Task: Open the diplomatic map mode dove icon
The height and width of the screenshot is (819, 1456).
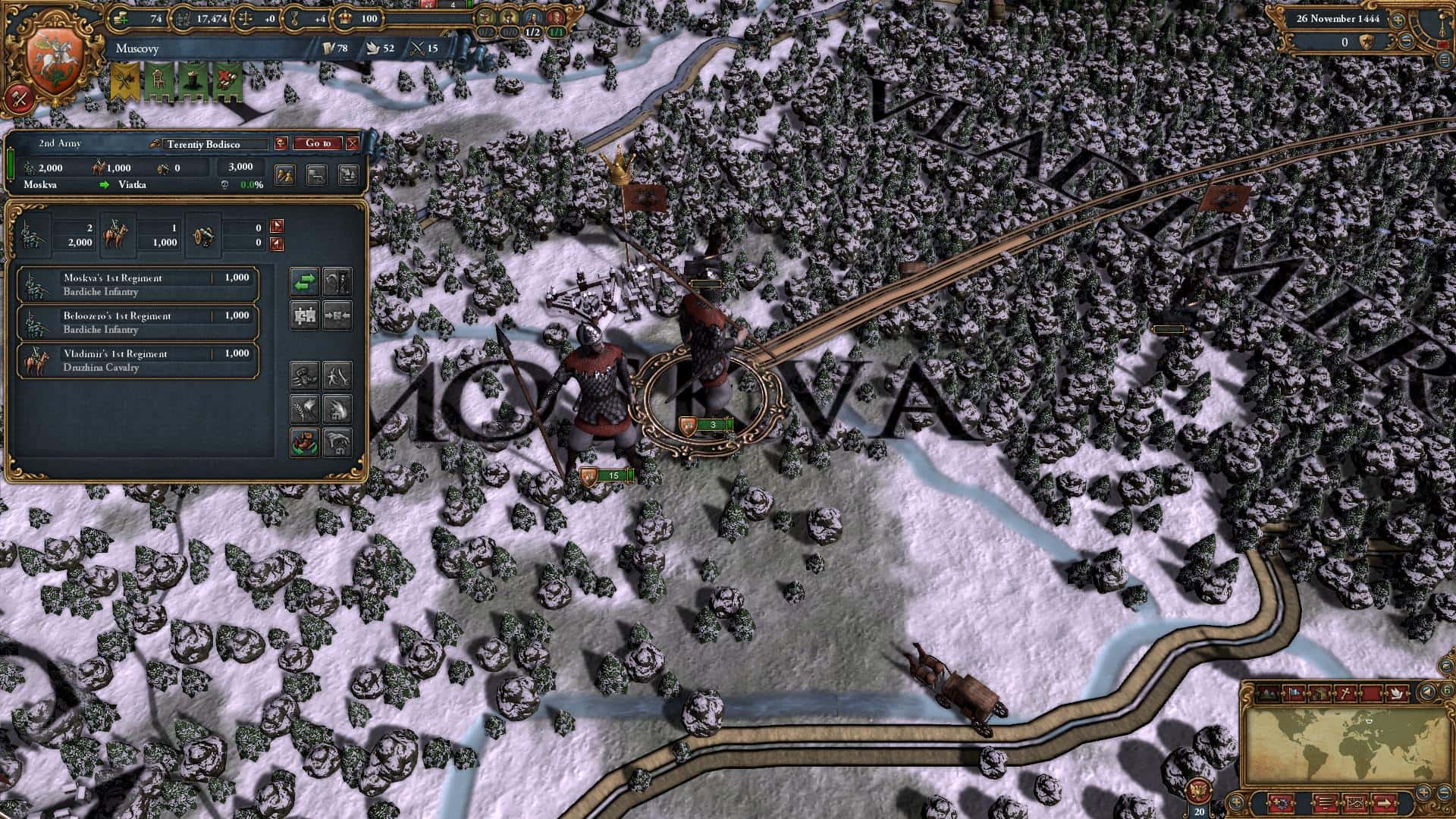Action: point(1396,692)
